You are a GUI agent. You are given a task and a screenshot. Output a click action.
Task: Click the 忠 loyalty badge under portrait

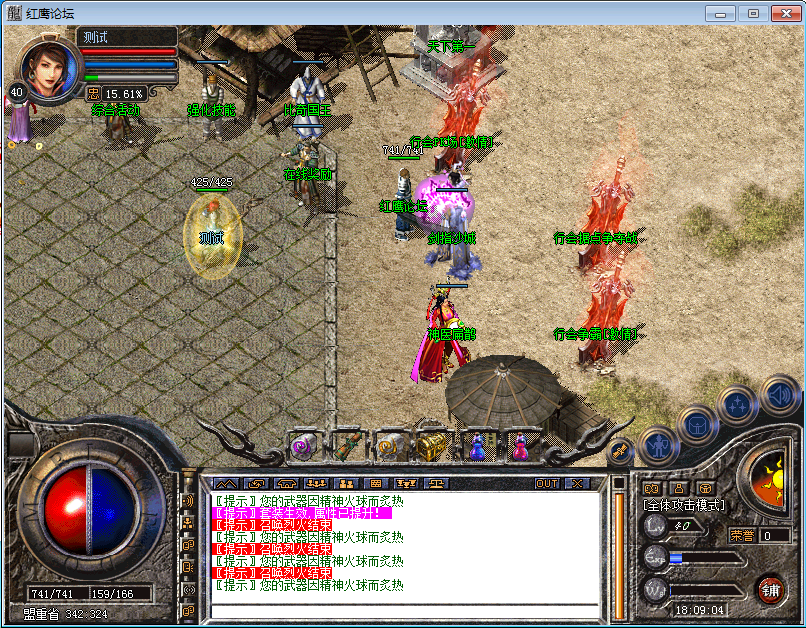coord(94,93)
